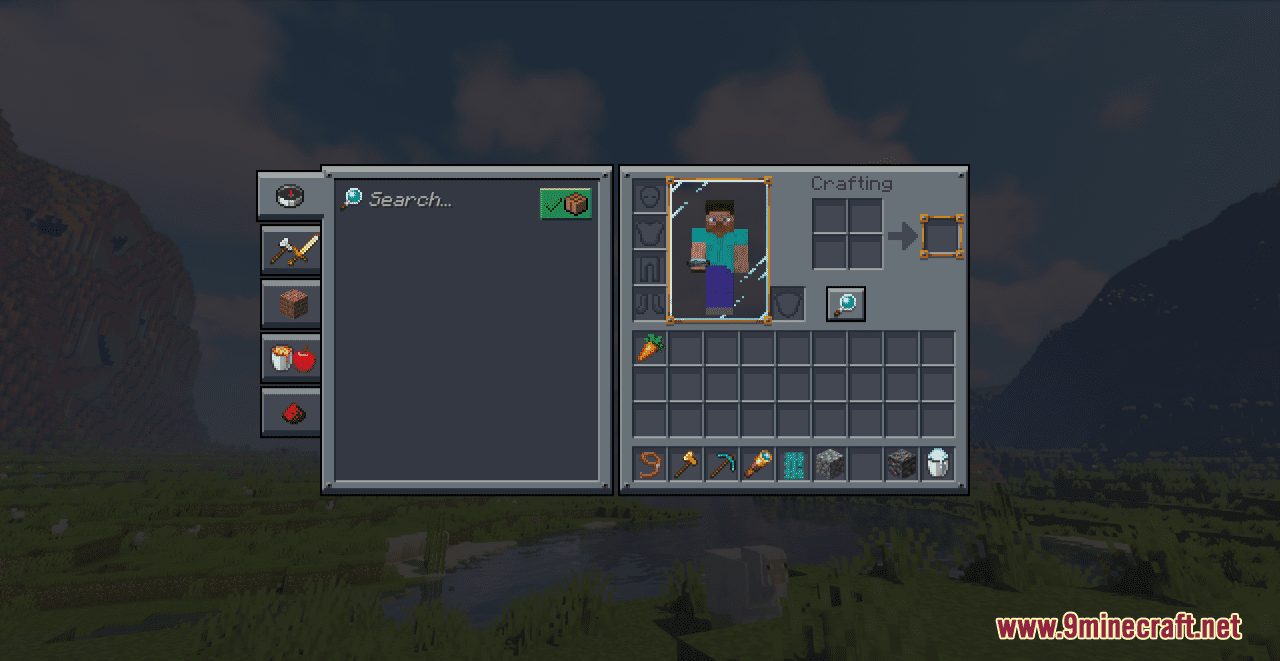Viewport: 1280px width, 661px height.
Task: Select the gray cobblestone block slot
Action: pyautogui.click(x=830, y=464)
